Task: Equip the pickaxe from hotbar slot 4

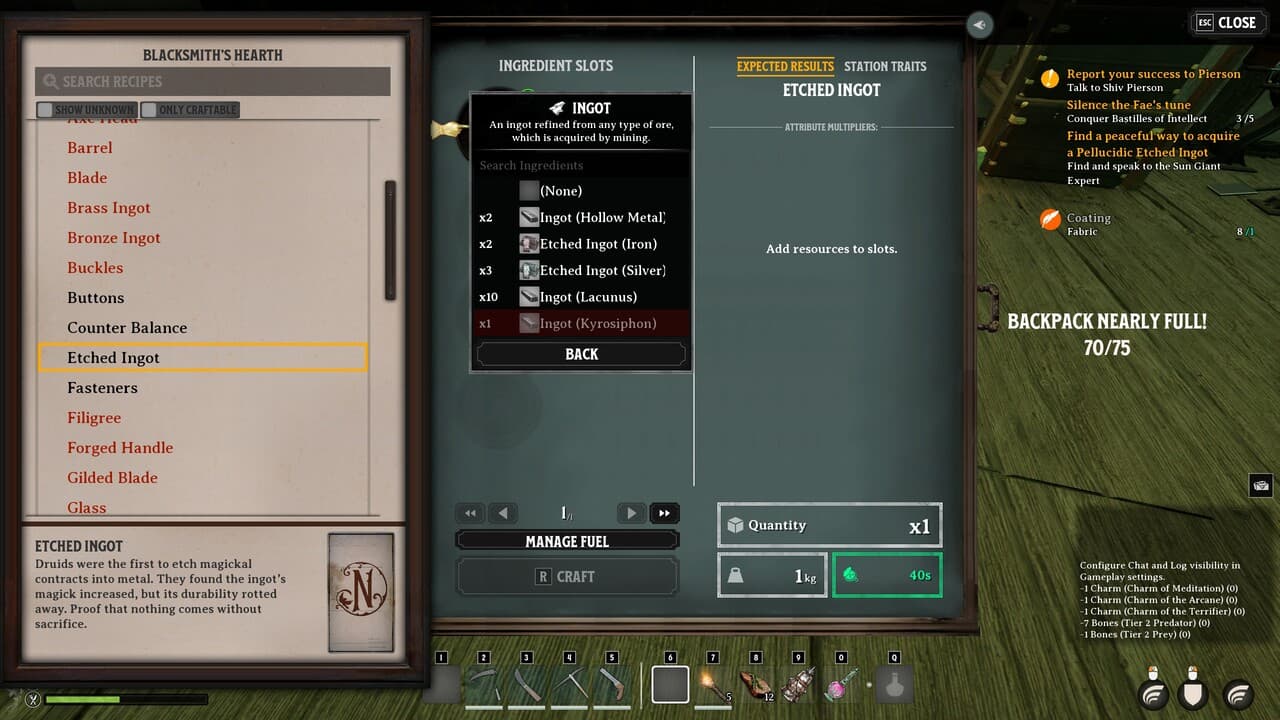Action: coord(570,683)
